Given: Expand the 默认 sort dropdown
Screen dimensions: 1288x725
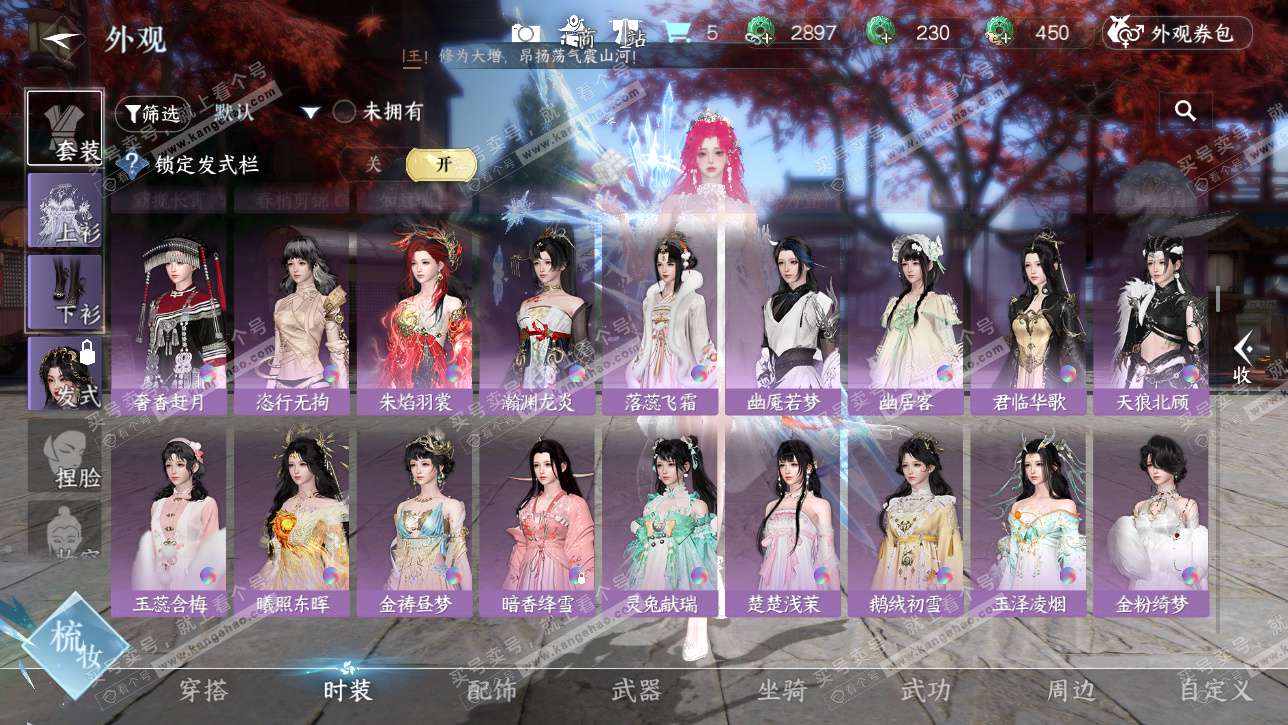Looking at the screenshot, I should pos(310,113).
